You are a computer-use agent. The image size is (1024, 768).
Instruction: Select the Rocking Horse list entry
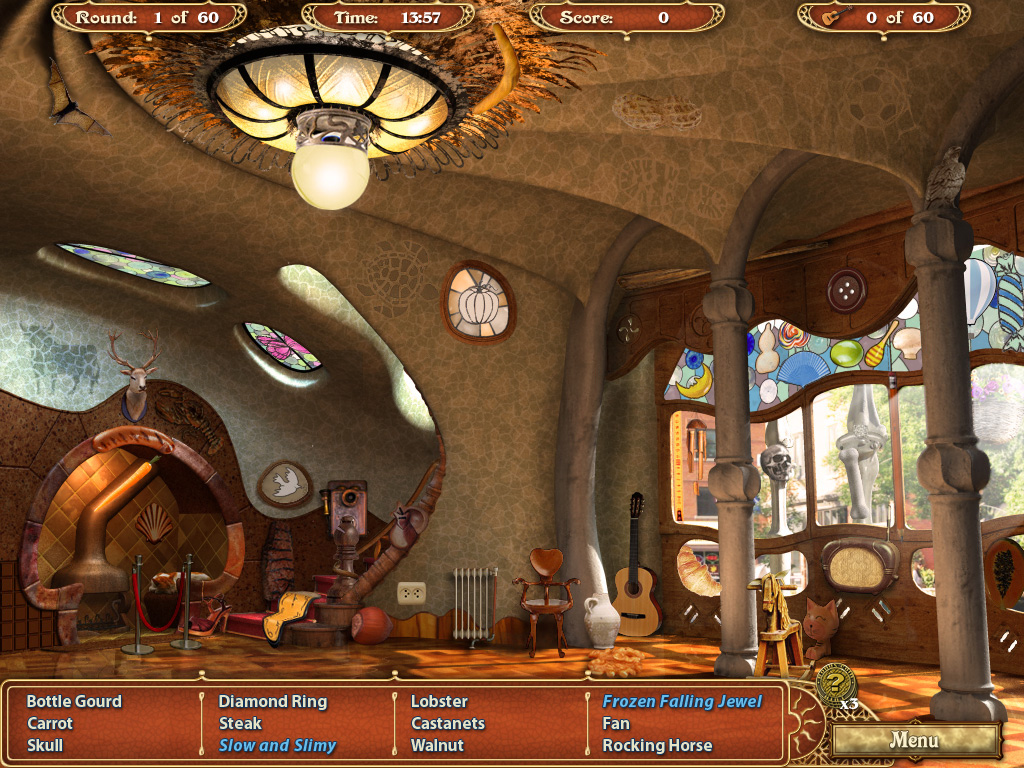[657, 746]
